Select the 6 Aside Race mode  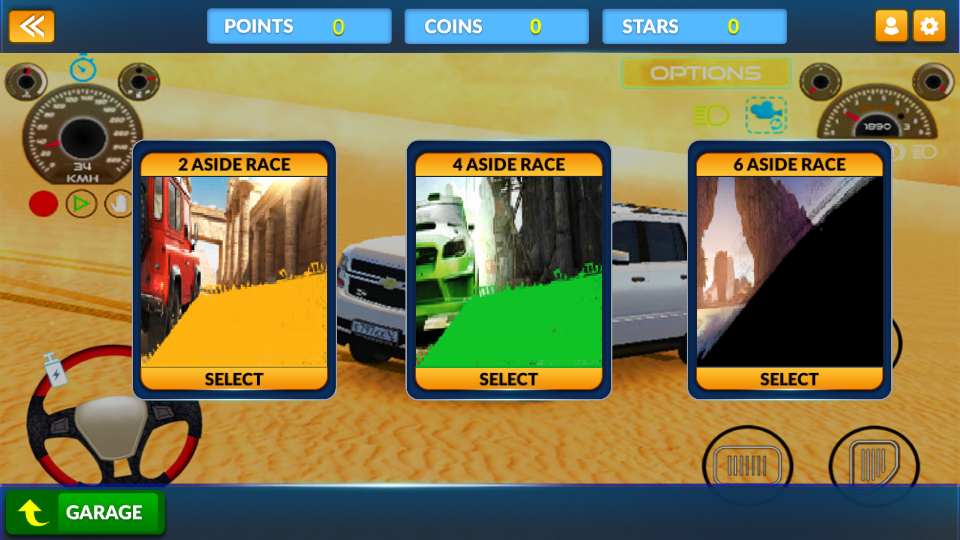coord(789,379)
